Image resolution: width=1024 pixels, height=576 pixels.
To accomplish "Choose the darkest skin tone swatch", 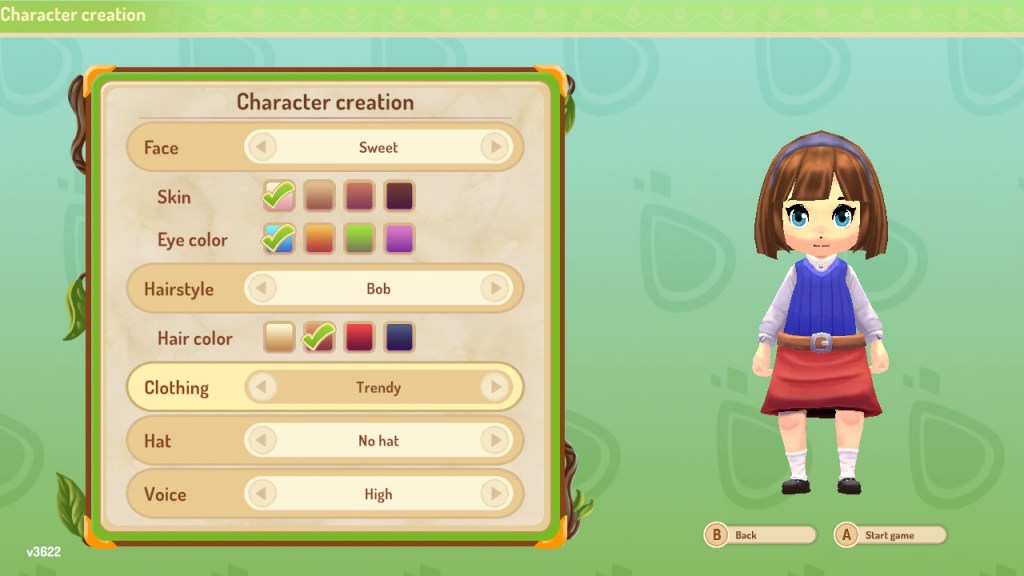I will click(399, 196).
